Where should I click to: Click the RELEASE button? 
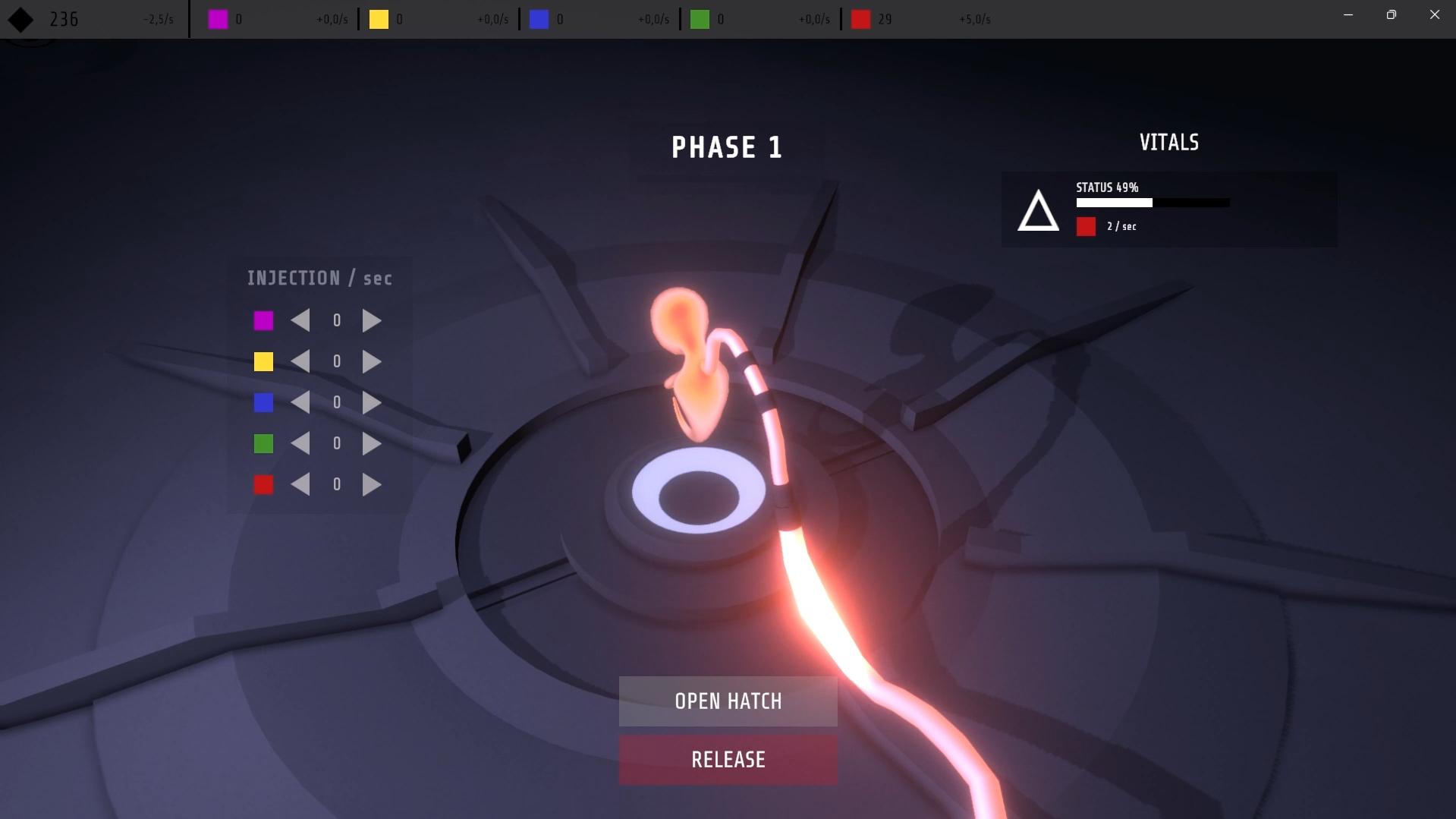(x=728, y=759)
